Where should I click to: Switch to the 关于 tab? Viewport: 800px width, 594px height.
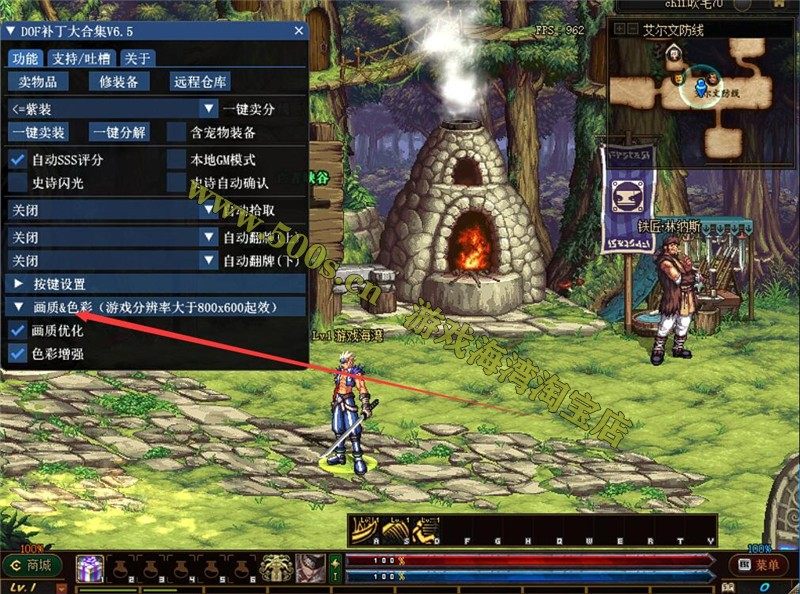[138, 58]
